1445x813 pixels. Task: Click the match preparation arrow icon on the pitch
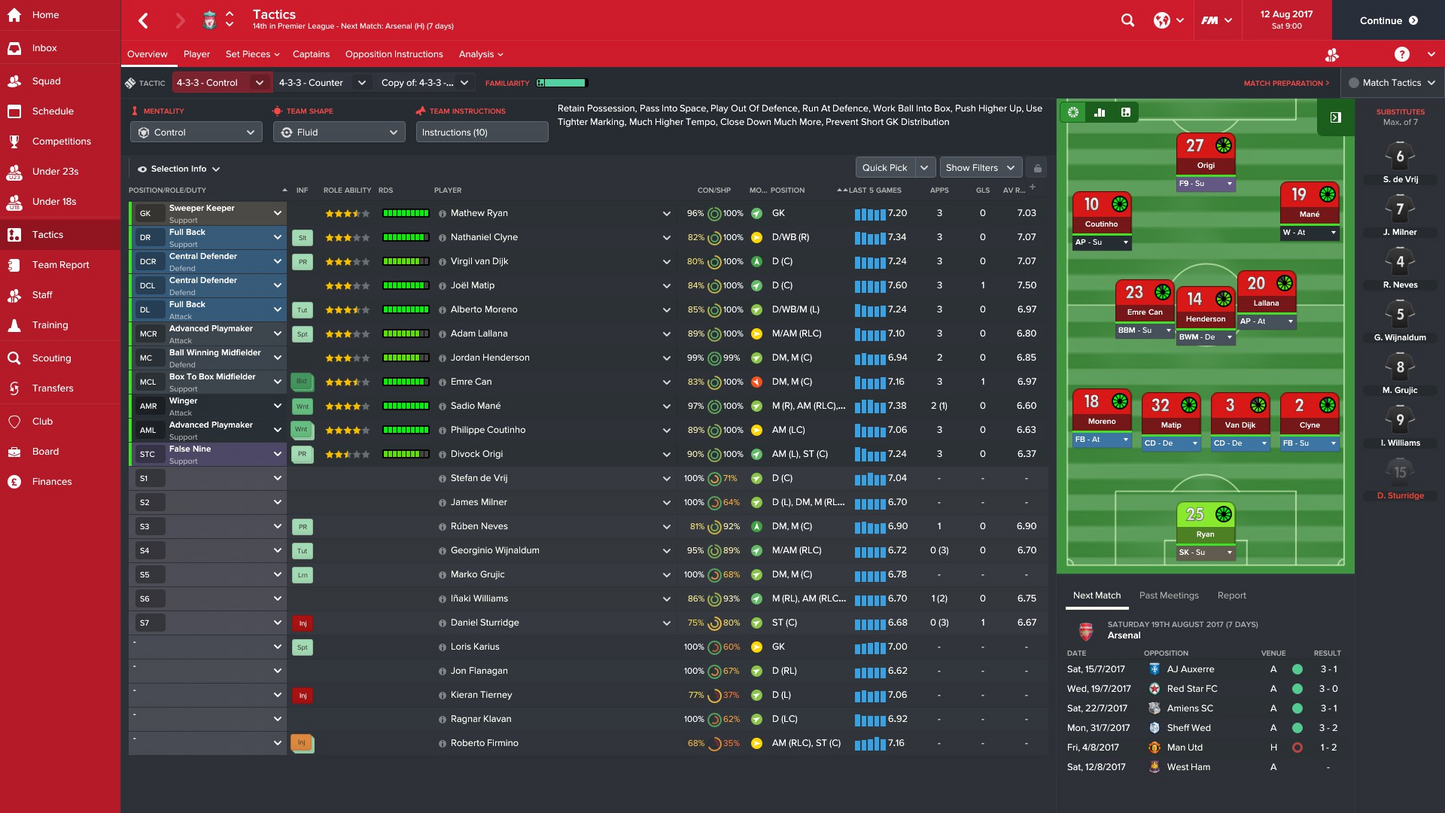tap(1335, 117)
